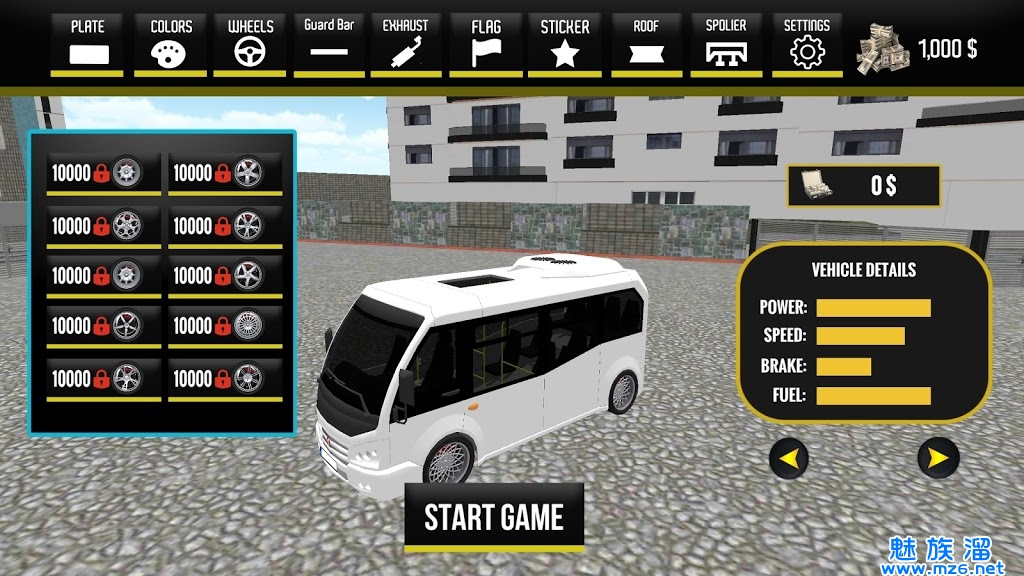1024x576 pixels.
Task: Open the Guard Bar options
Action: click(x=329, y=44)
